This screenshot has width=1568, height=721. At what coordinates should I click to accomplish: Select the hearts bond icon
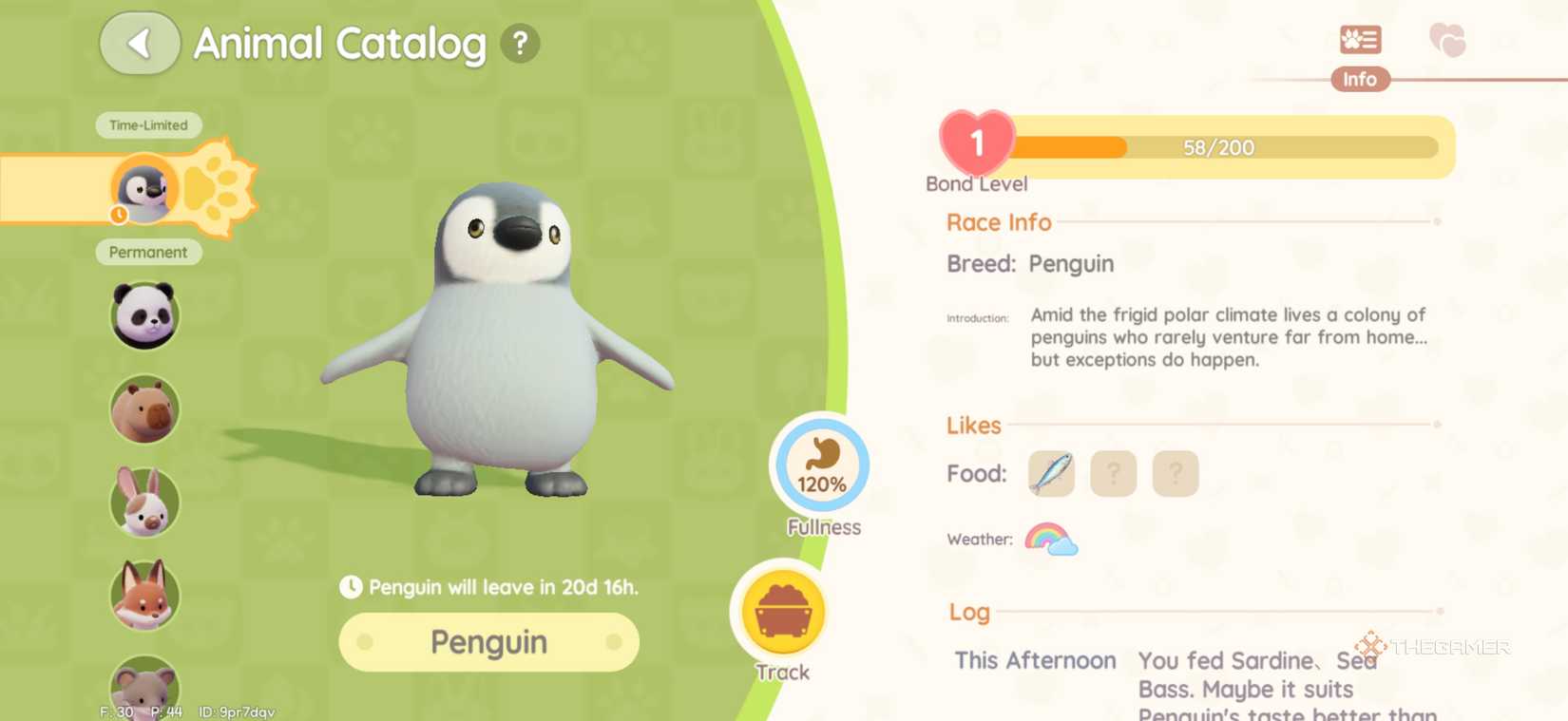click(1446, 39)
